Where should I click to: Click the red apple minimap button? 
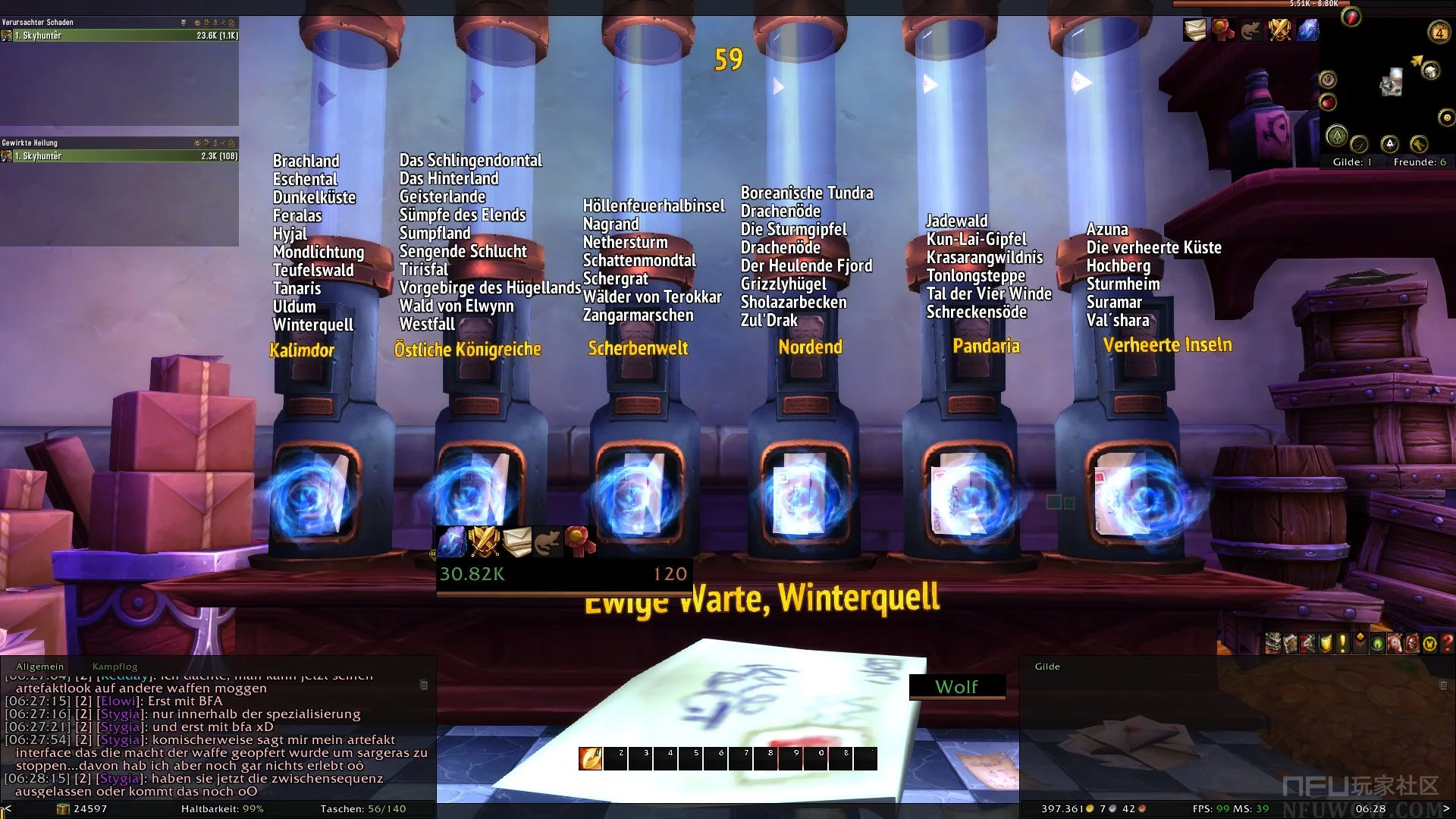[x=1328, y=102]
